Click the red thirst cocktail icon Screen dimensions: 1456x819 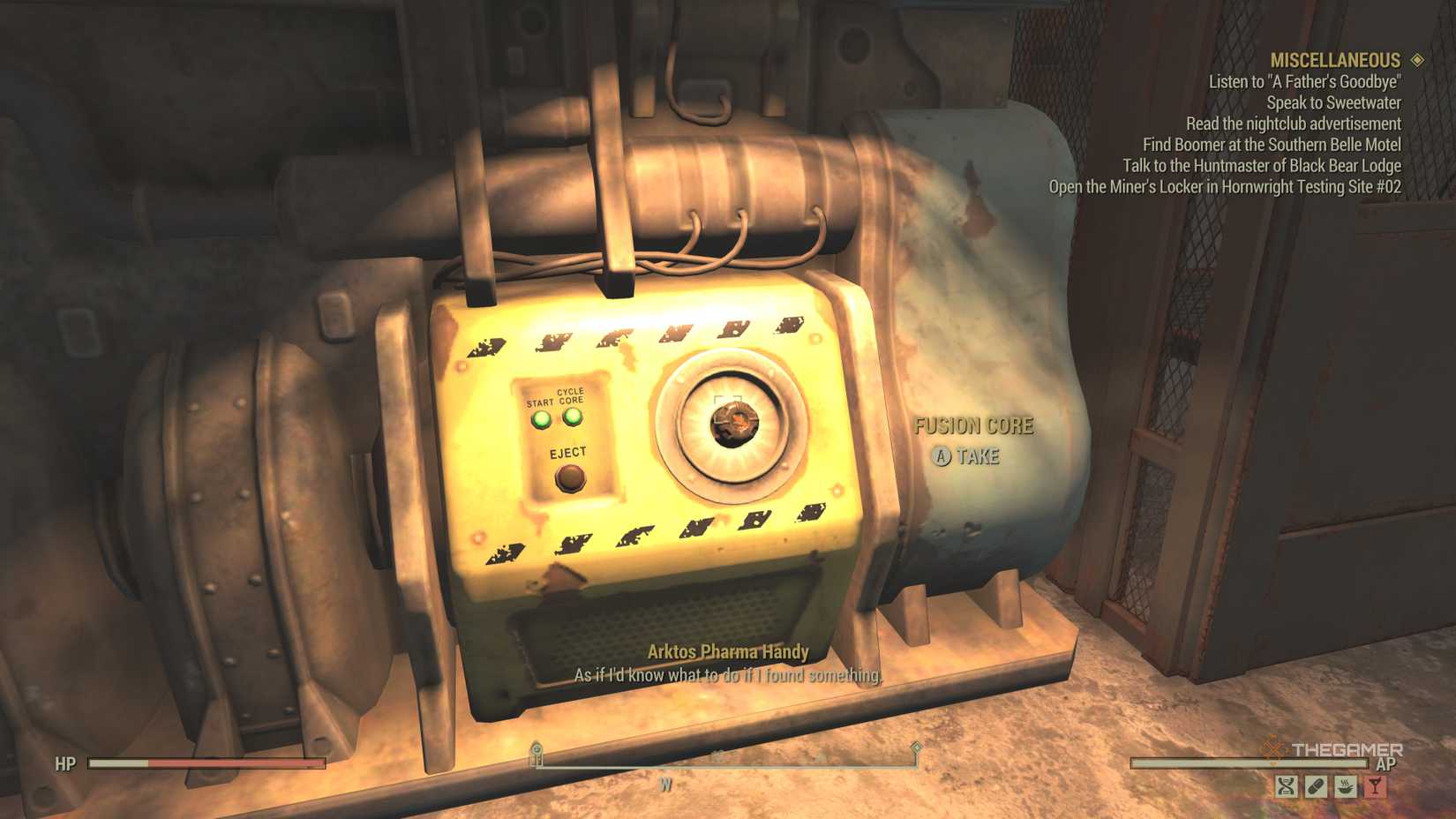(1374, 785)
